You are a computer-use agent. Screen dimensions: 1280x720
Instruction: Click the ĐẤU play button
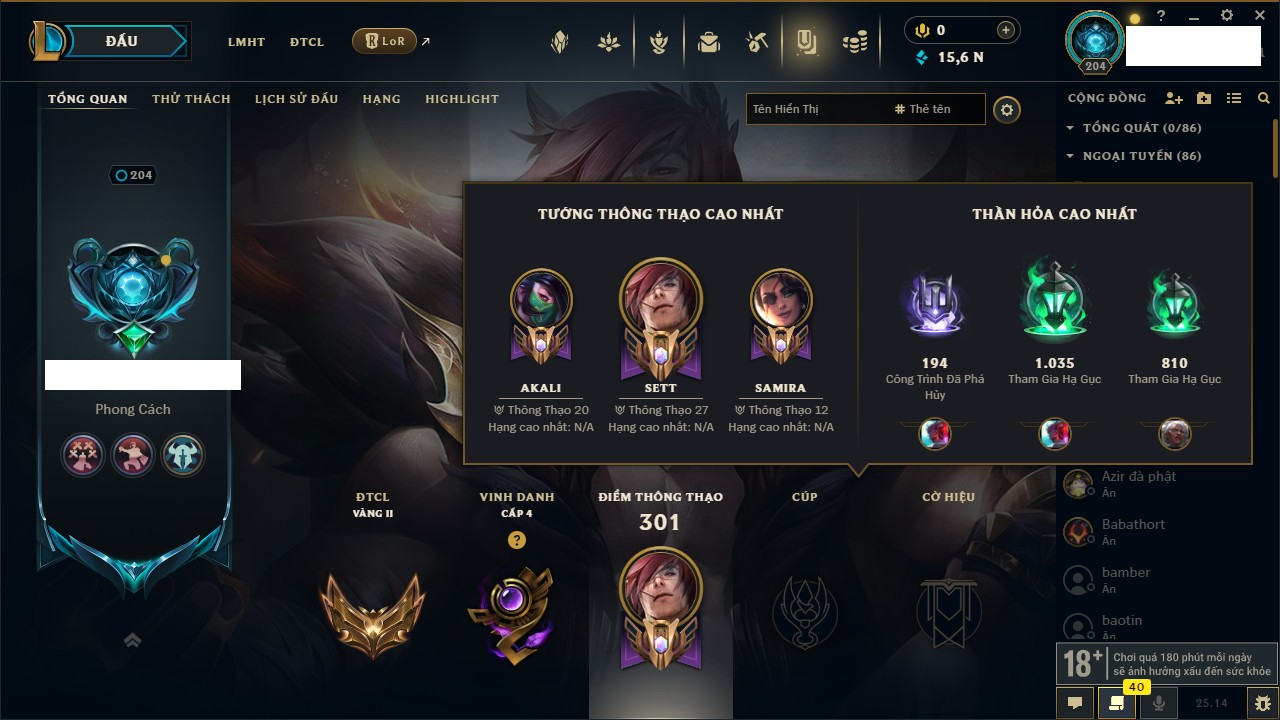click(122, 41)
